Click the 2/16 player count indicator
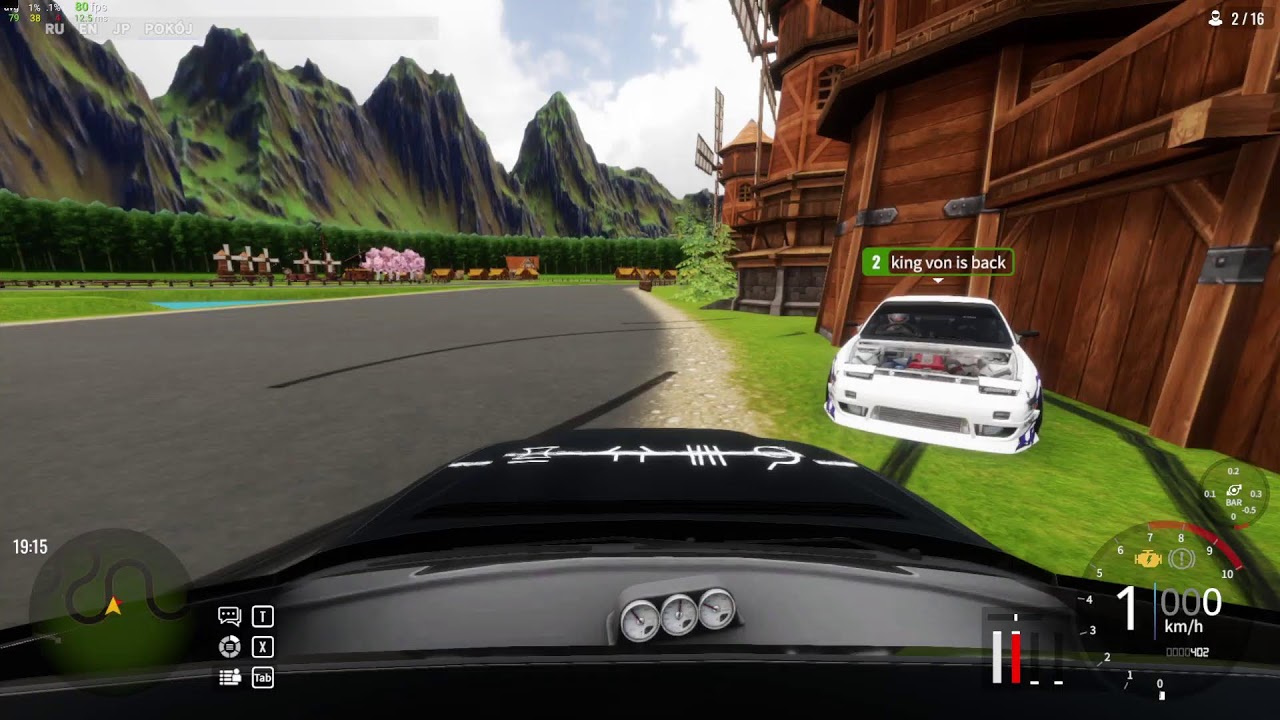The image size is (1280, 720). coord(1236,19)
